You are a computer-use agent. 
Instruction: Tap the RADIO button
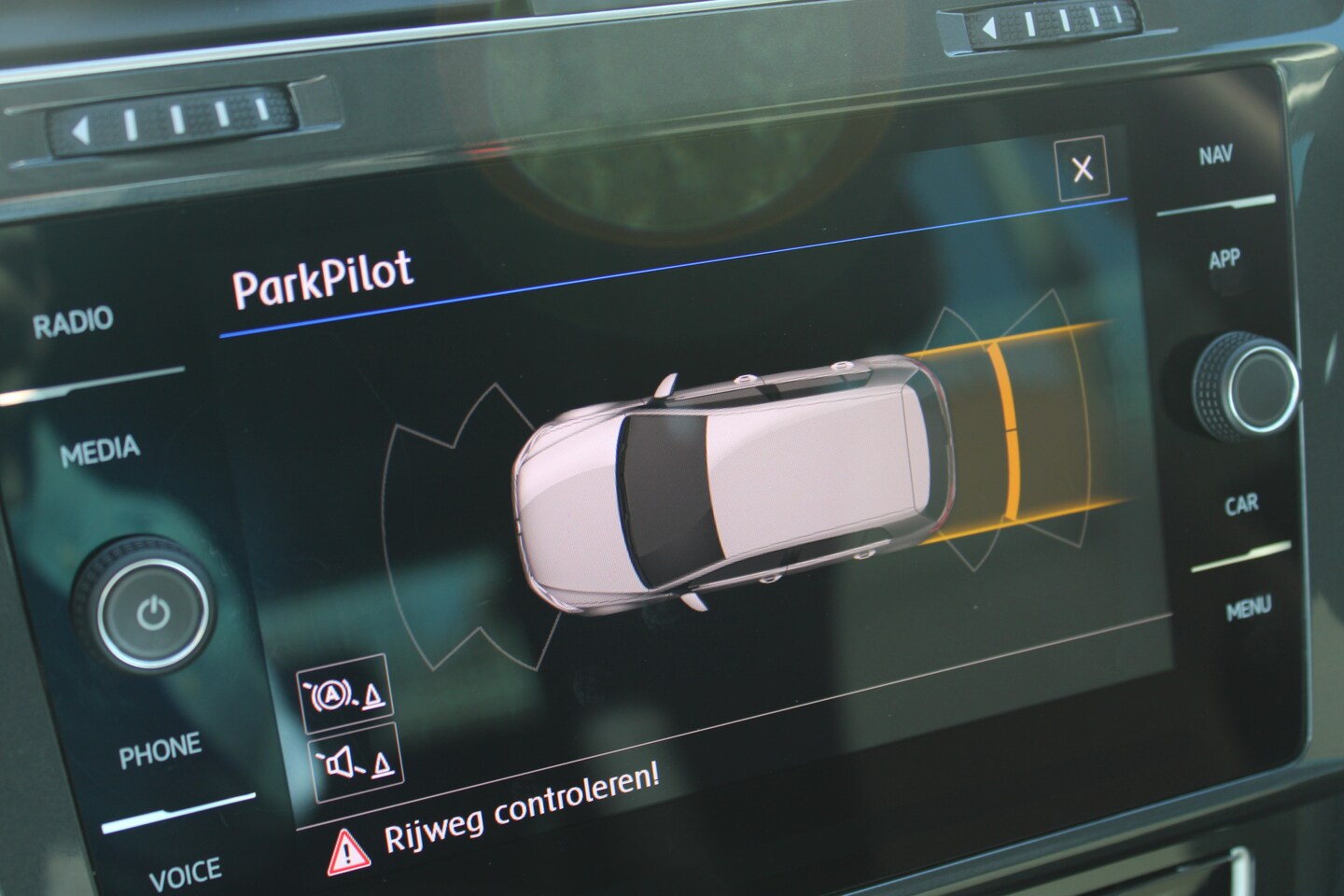73,323
